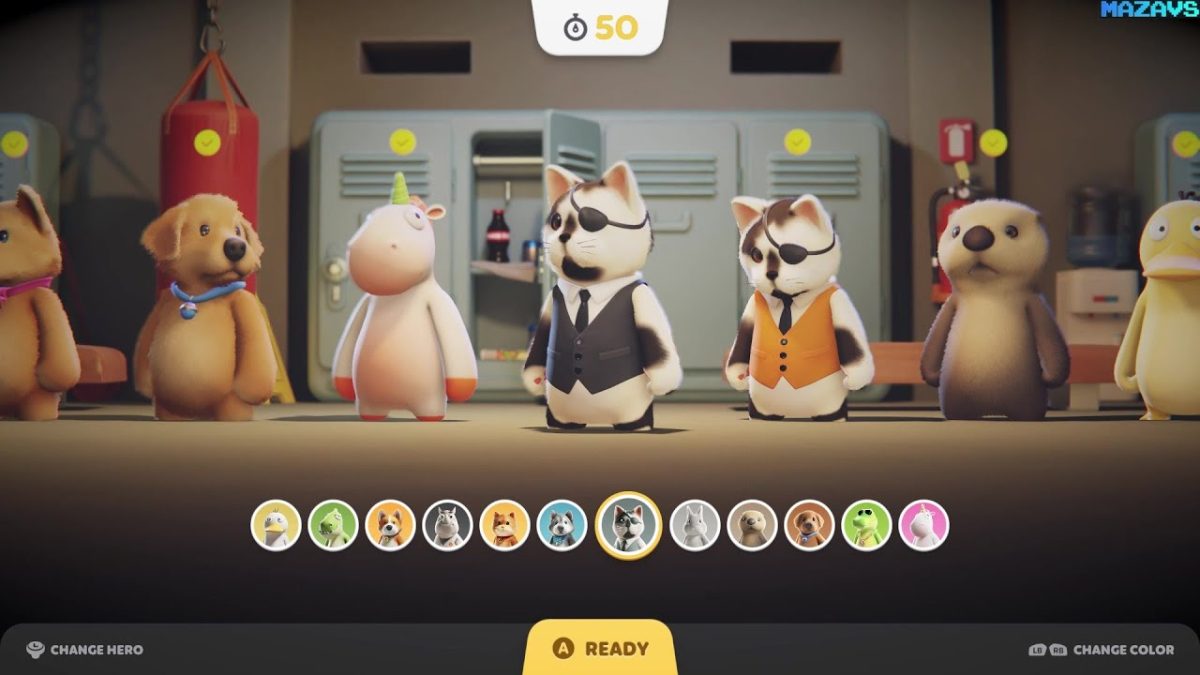Choose the sunglasses crocodile hero portrait
The image size is (1200, 675).
tap(866, 525)
